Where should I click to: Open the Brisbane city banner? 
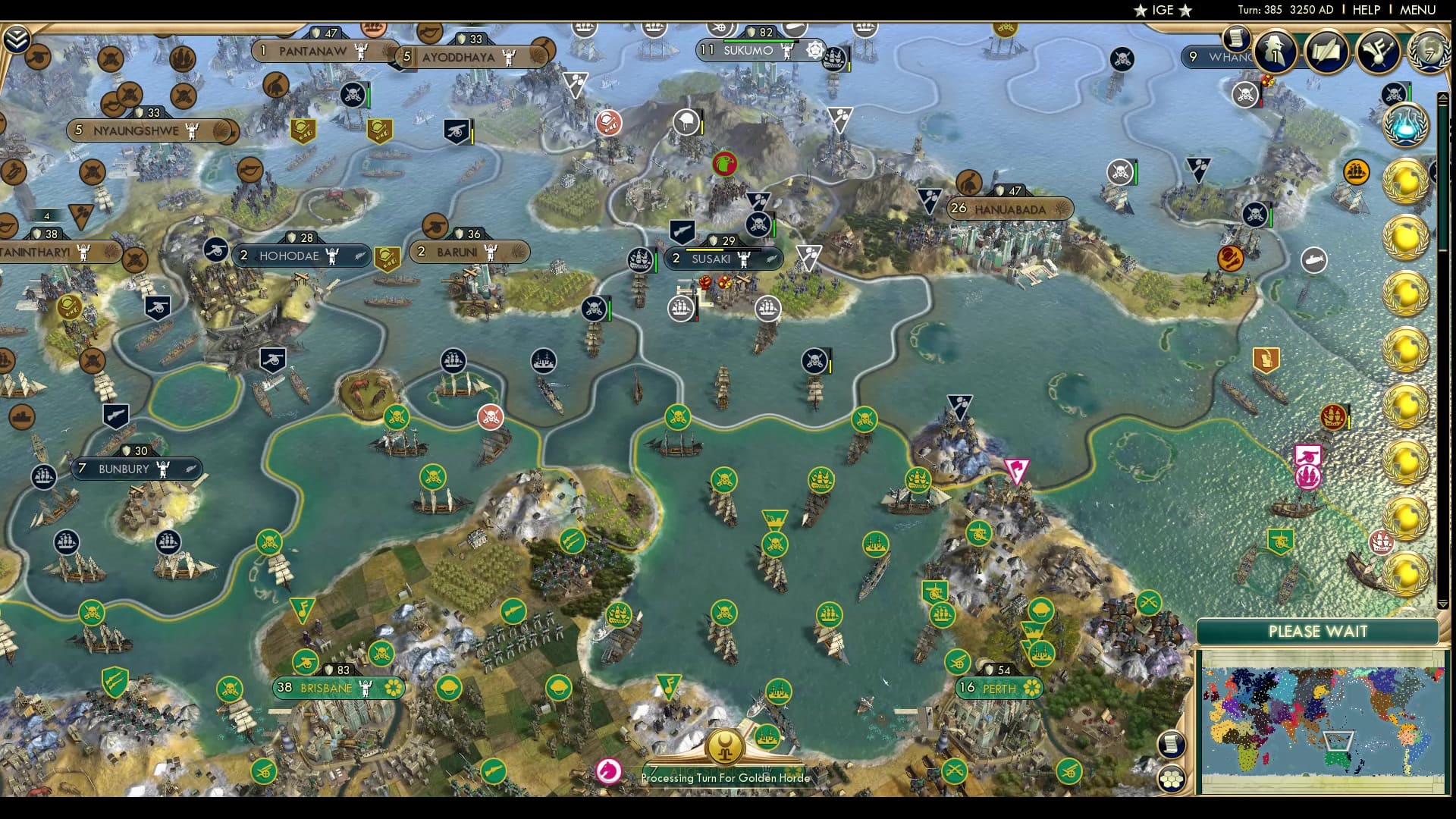point(327,688)
